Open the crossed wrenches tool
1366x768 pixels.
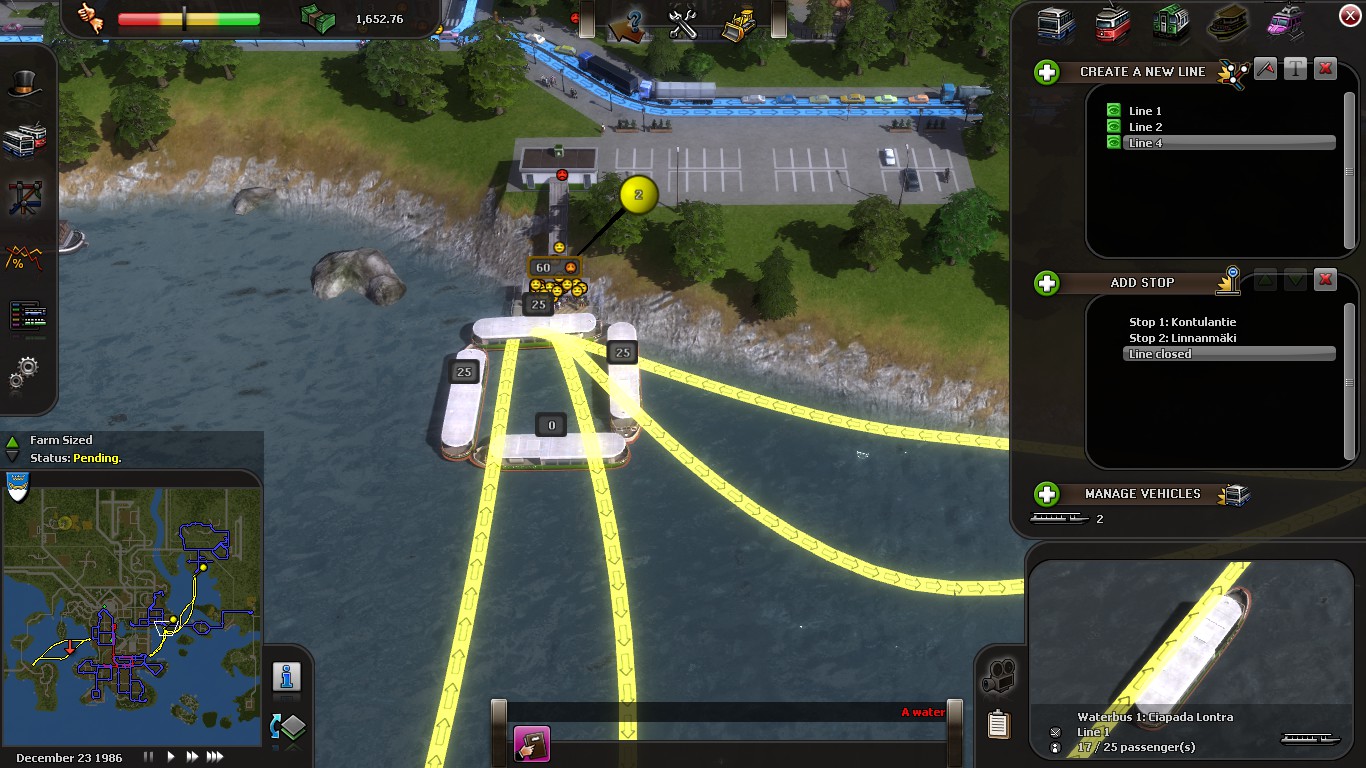point(683,23)
